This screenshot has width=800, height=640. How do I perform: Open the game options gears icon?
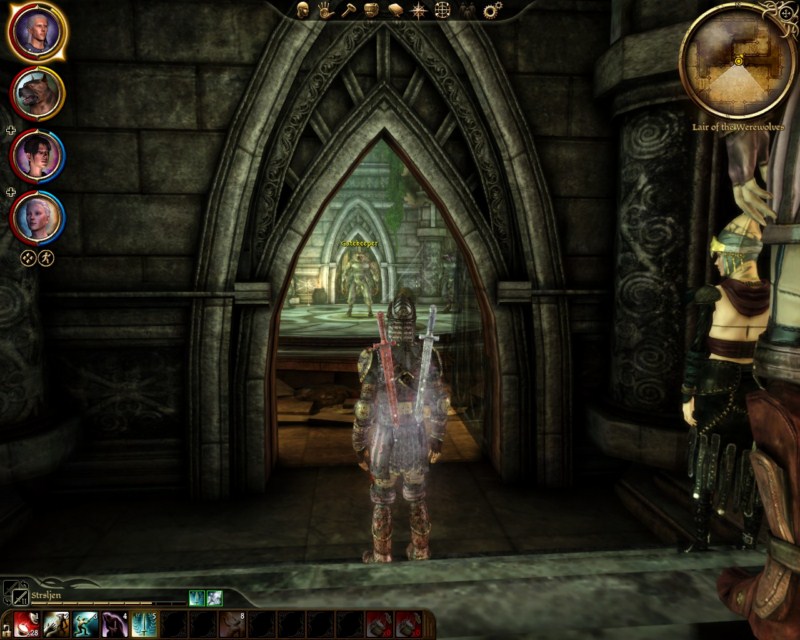(x=492, y=10)
